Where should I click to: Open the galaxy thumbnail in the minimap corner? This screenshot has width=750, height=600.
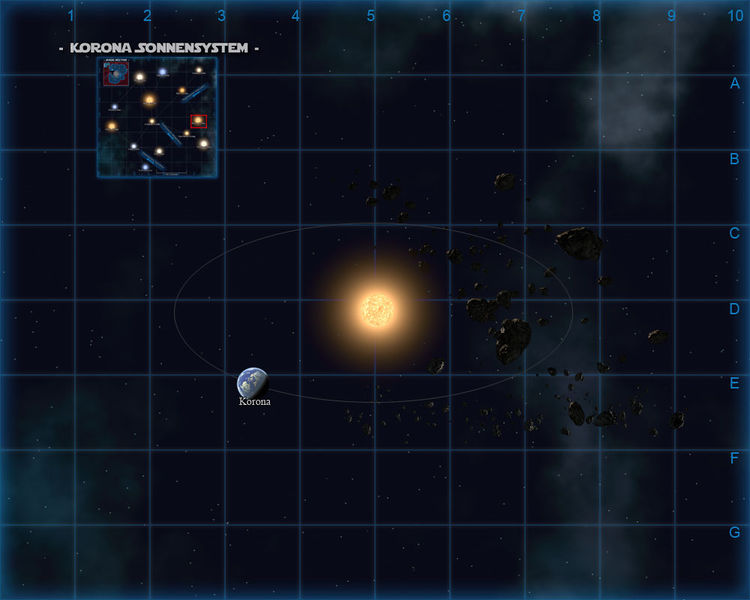[115, 73]
